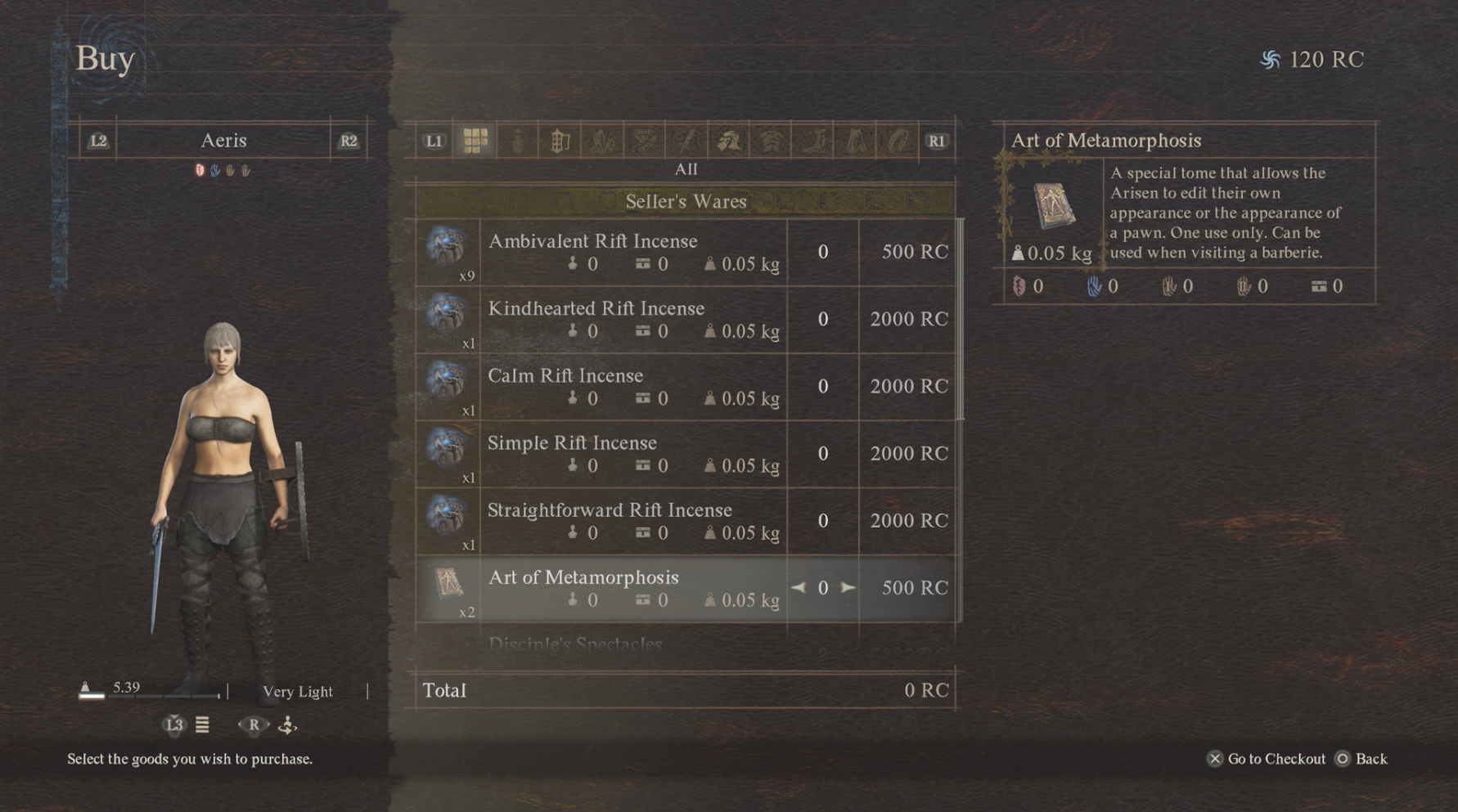1458x812 pixels.
Task: Select the helmet category filter icon
Action: [x=728, y=140]
